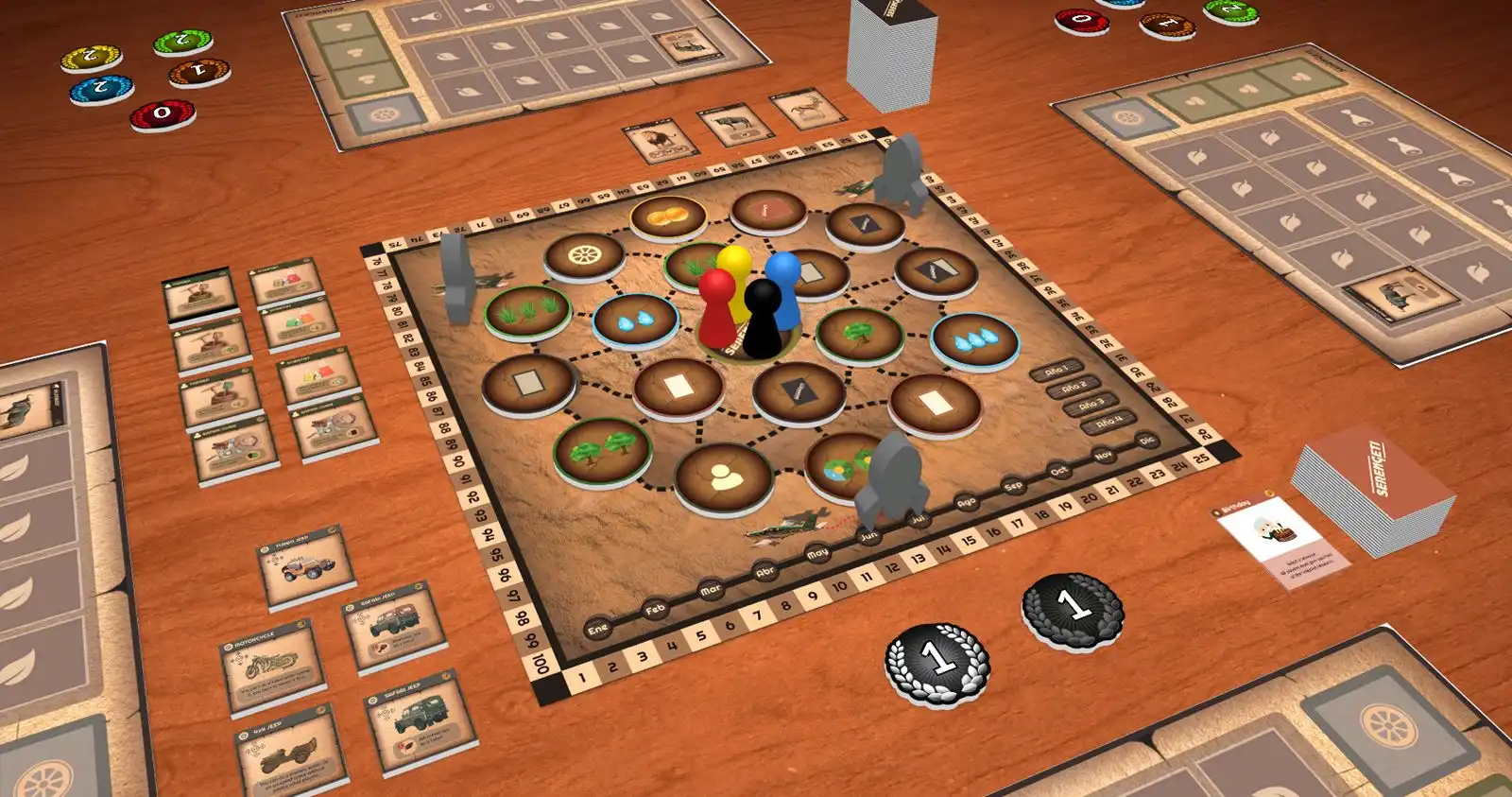Click the wagon wheel board tile
This screenshot has height=797, width=1512.
coord(584,255)
